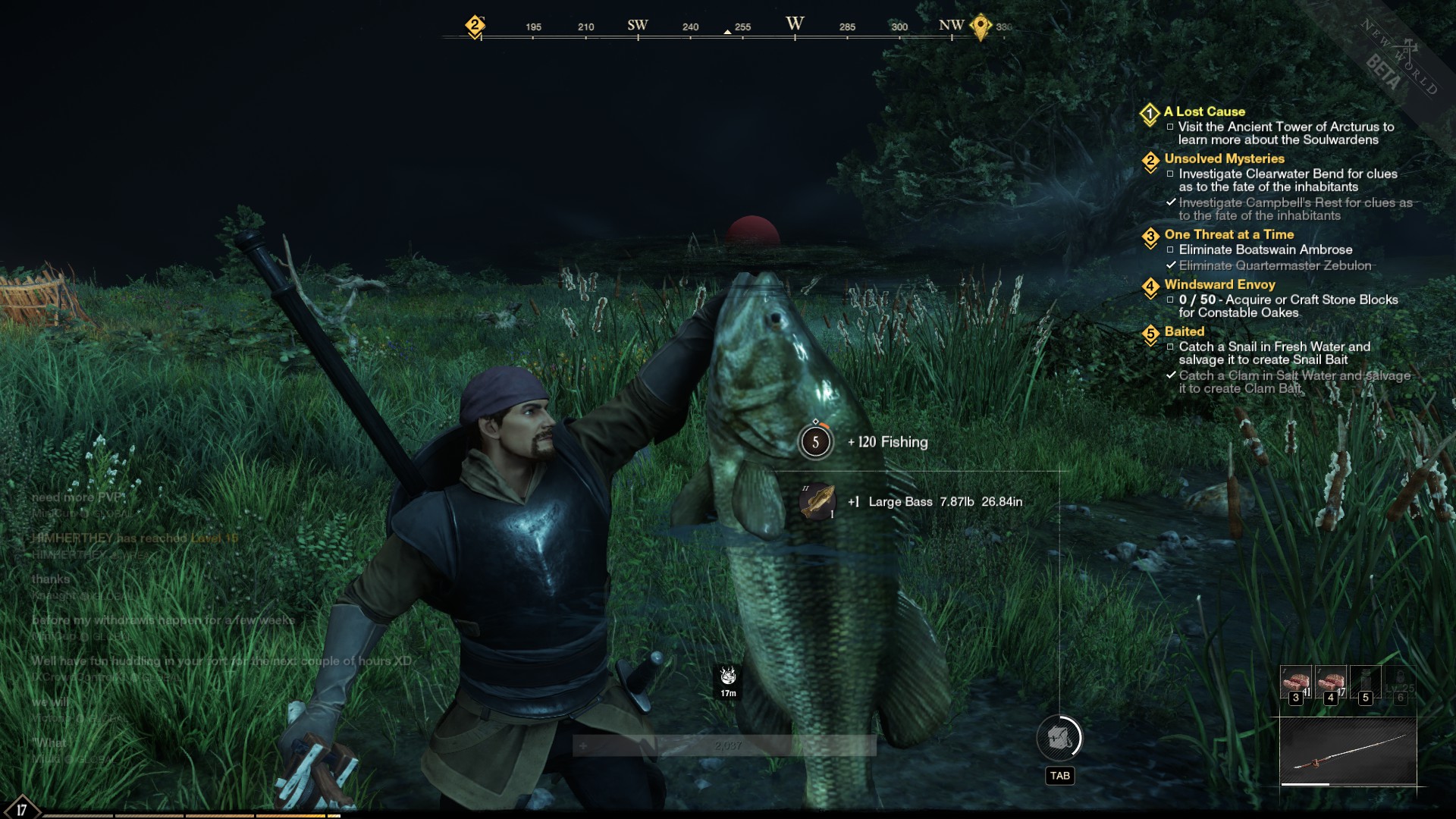
Task: Click the level 17 character badge
Action: [21, 808]
